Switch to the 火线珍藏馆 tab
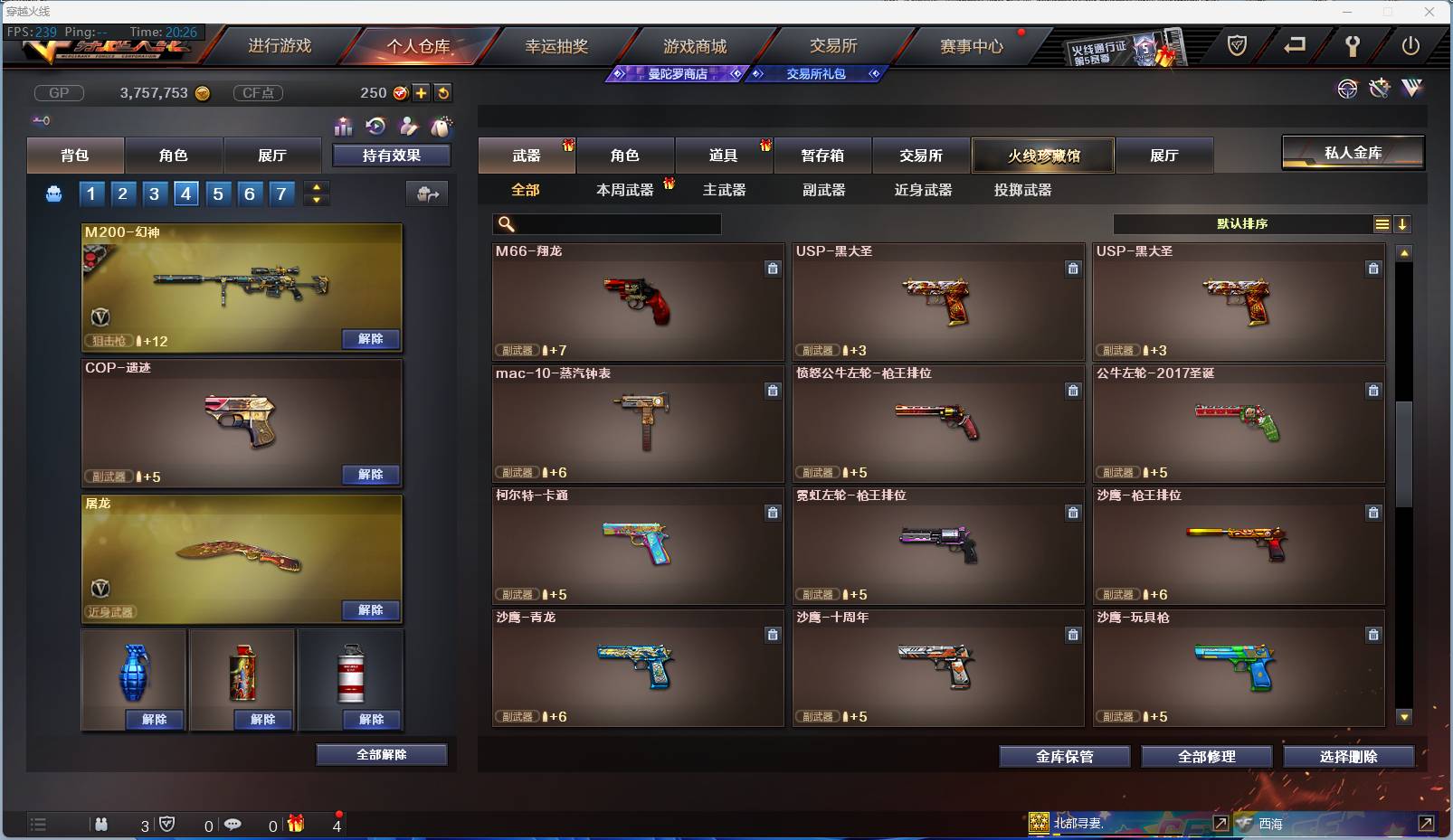The height and width of the screenshot is (840, 1453). tap(1044, 155)
